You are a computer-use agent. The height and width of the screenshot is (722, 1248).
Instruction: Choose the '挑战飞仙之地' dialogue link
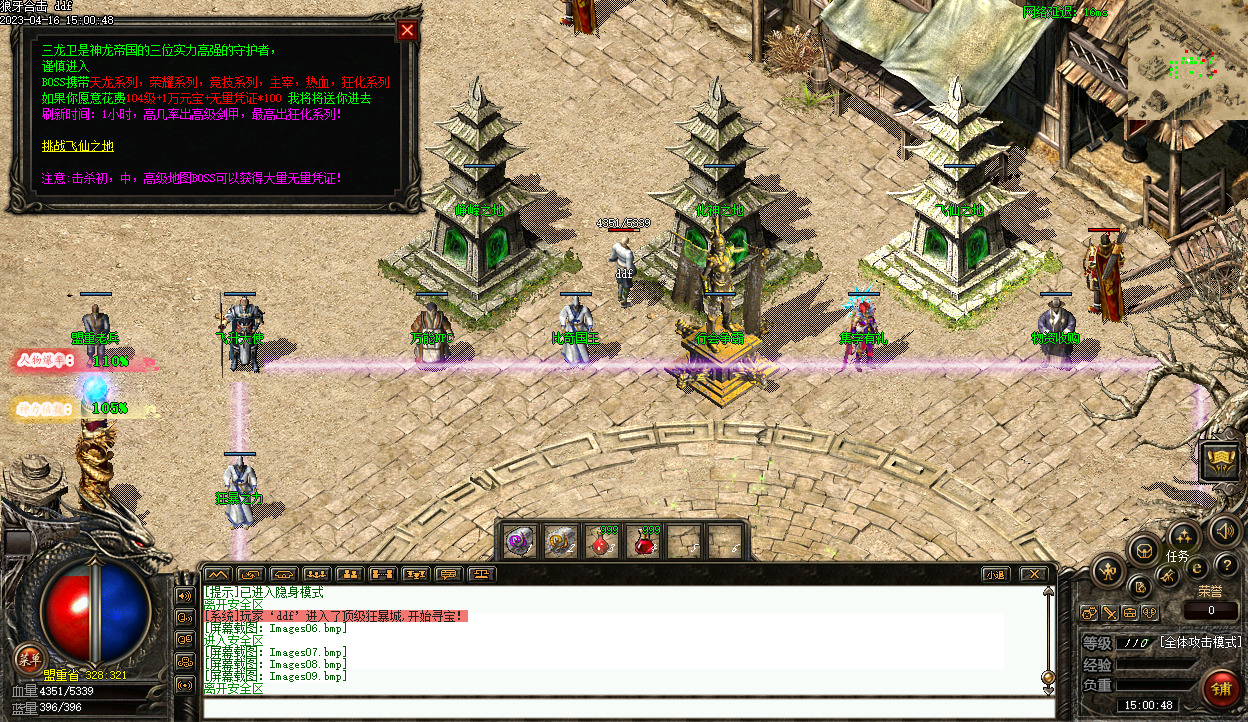78,146
